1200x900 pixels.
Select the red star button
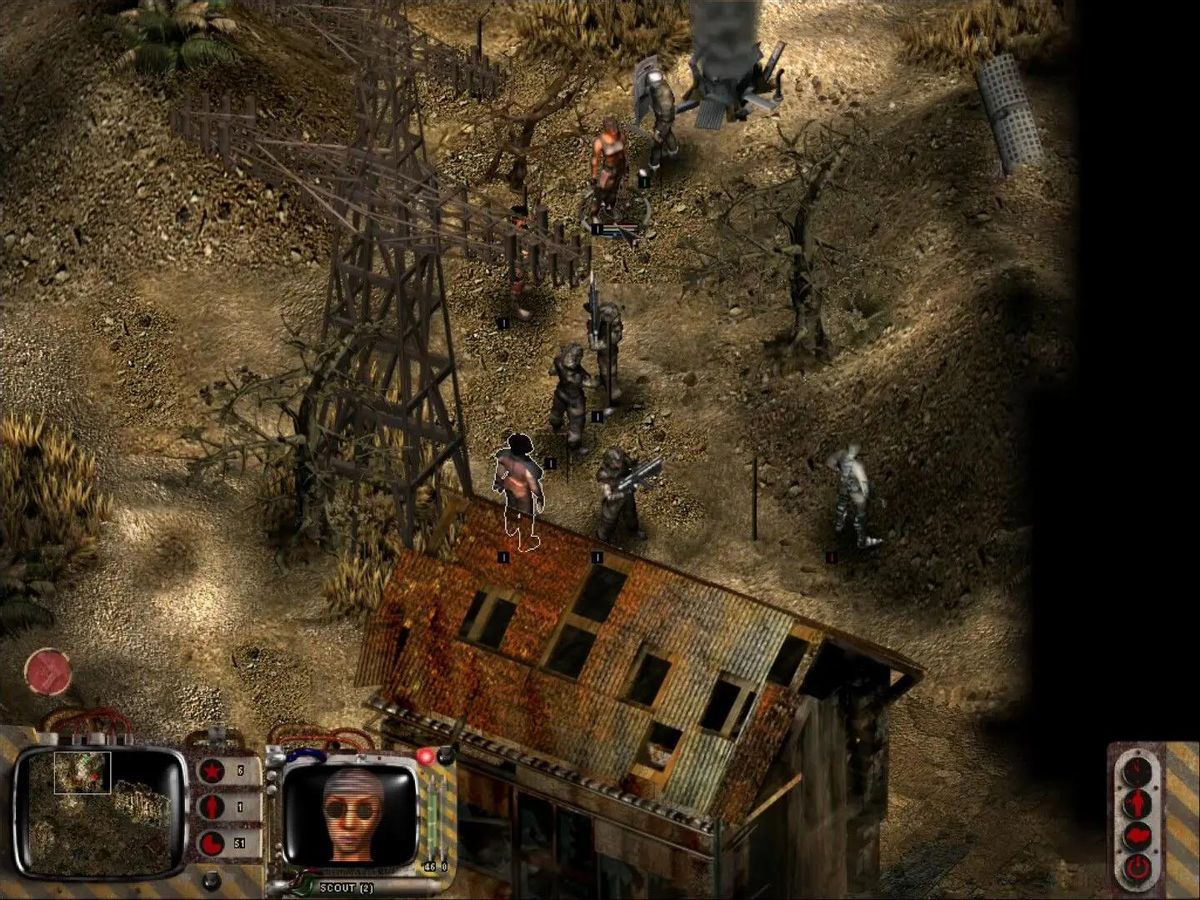click(212, 771)
